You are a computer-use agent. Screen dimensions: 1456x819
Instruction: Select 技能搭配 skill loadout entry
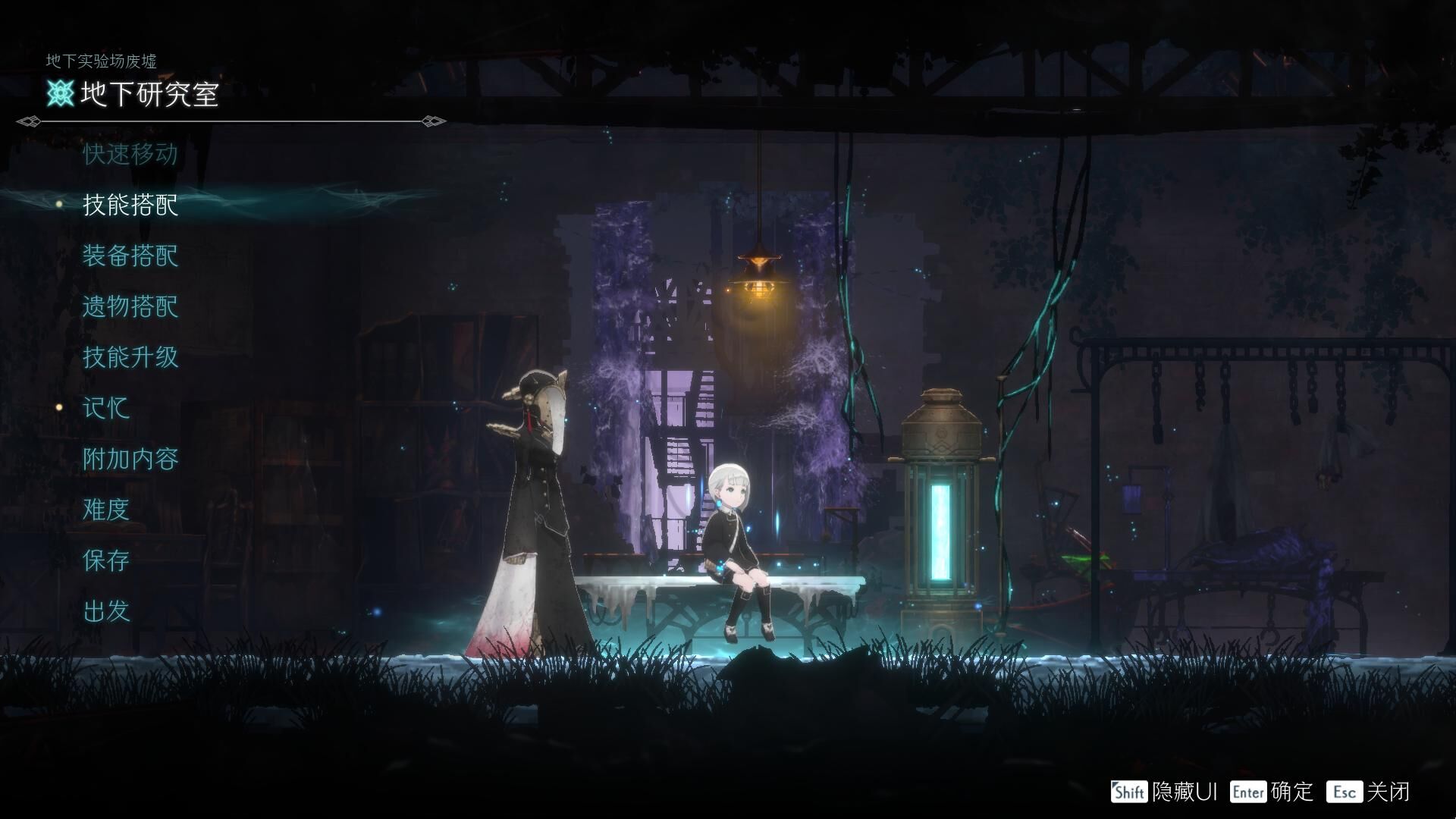130,205
